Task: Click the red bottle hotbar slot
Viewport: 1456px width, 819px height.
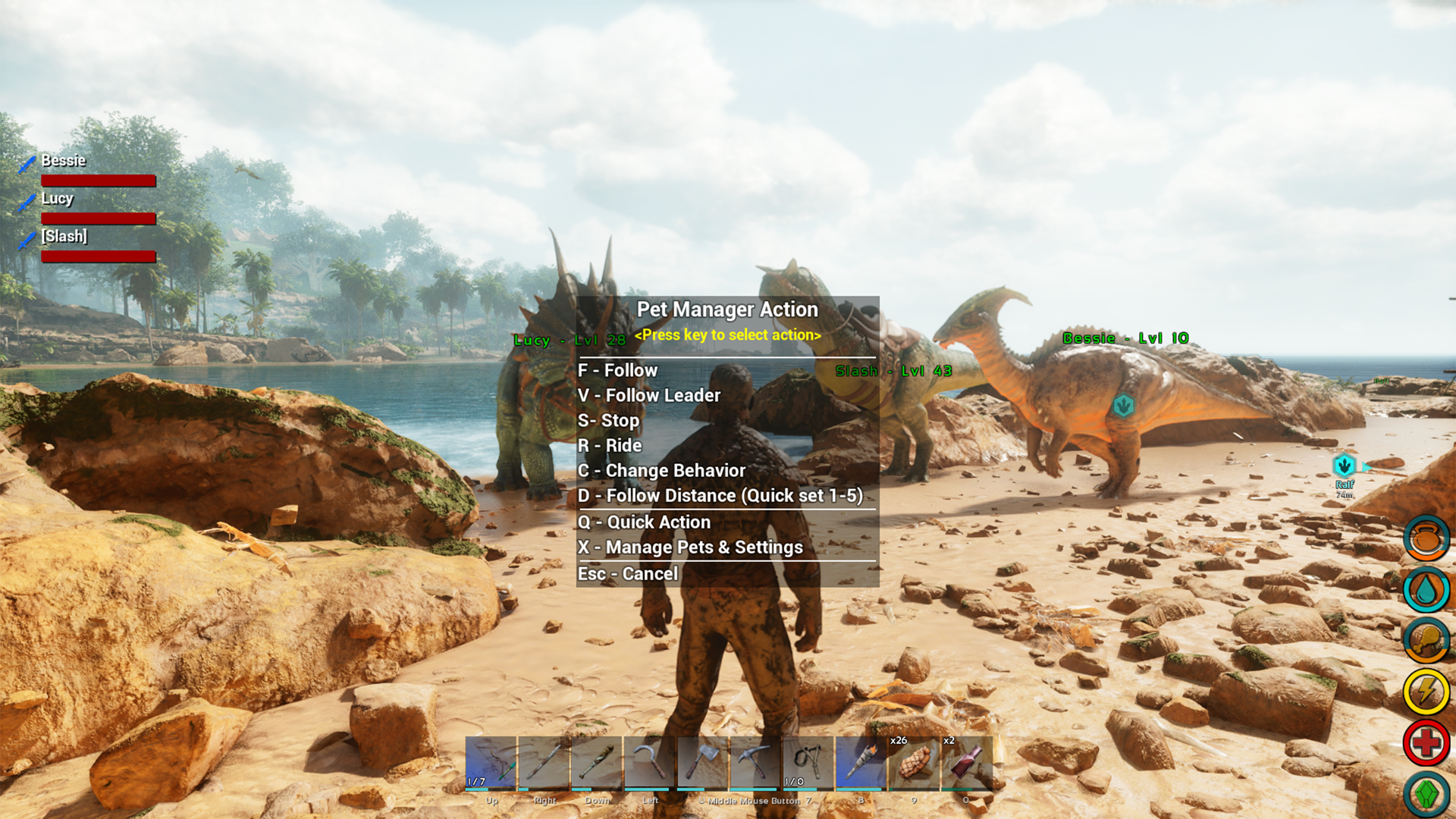Action: tap(966, 762)
